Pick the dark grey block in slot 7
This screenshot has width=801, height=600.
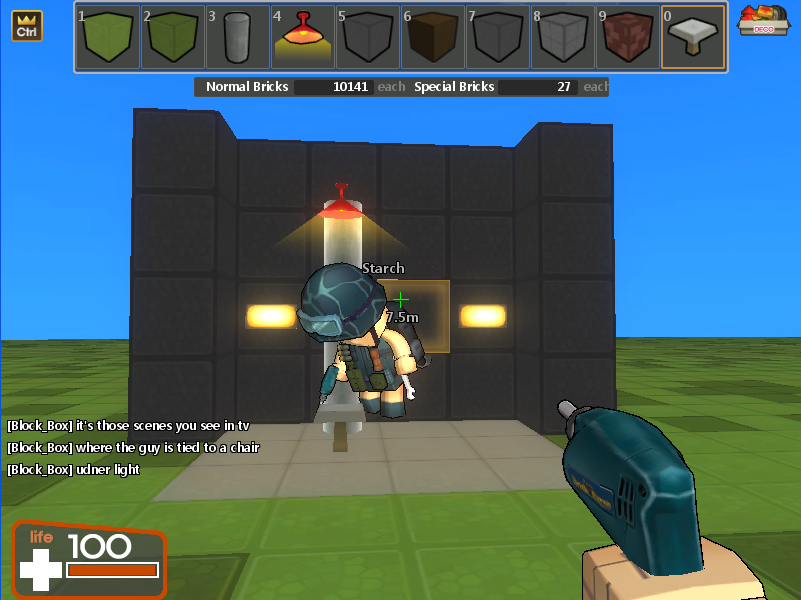point(498,38)
